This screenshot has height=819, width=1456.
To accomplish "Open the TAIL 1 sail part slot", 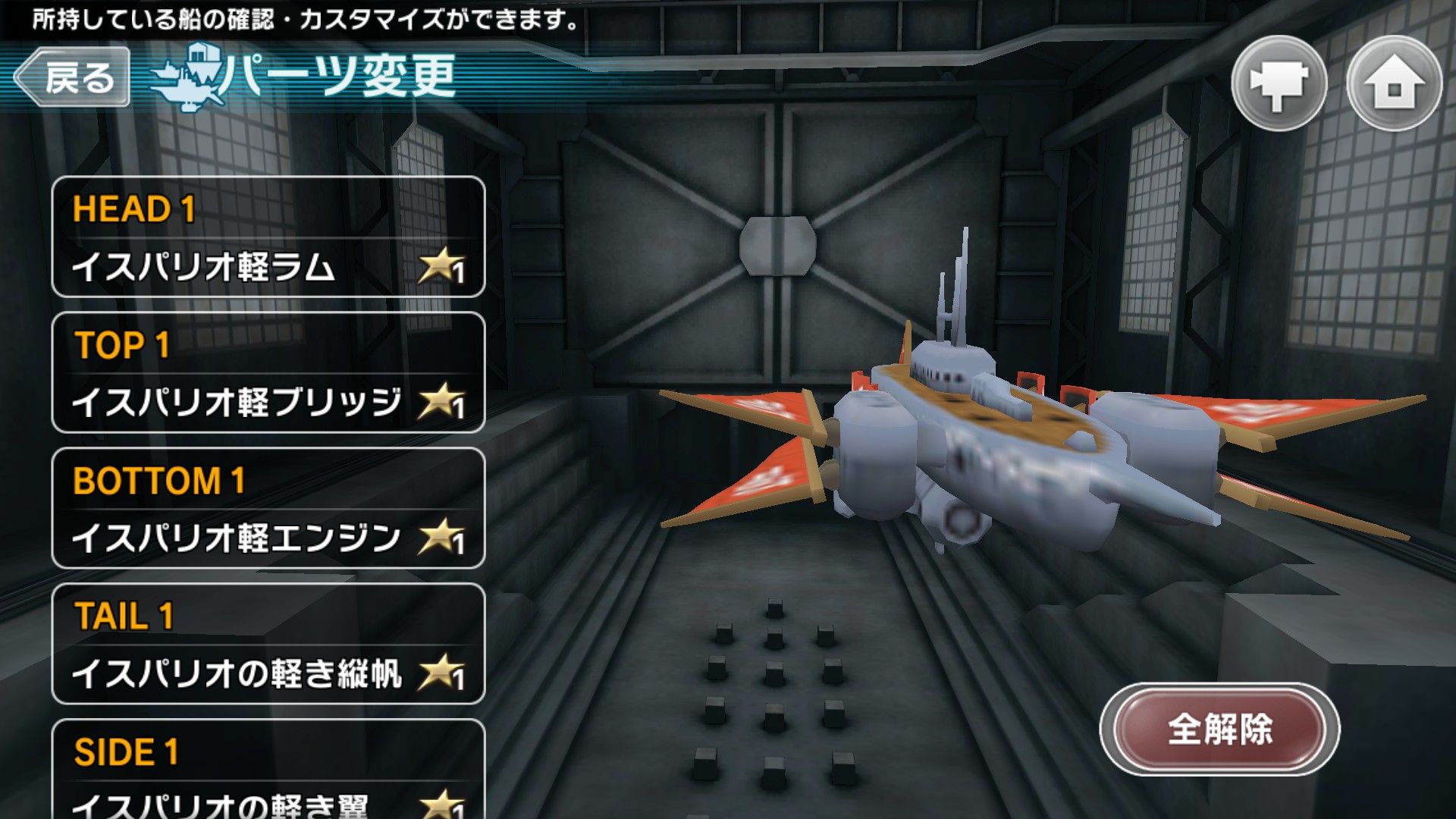I will click(x=268, y=644).
